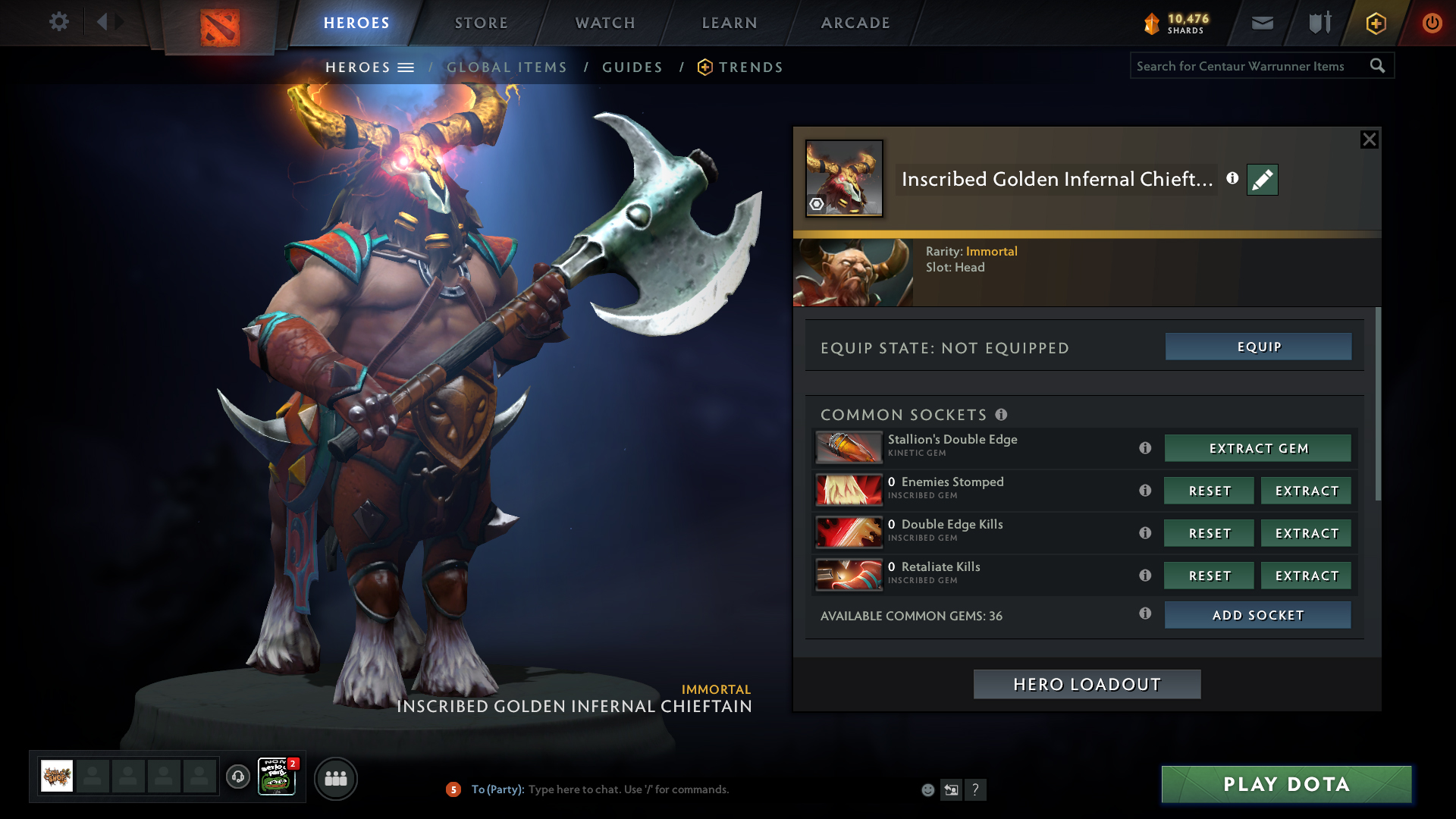
Task: Open Global Items section
Action: coord(507,67)
